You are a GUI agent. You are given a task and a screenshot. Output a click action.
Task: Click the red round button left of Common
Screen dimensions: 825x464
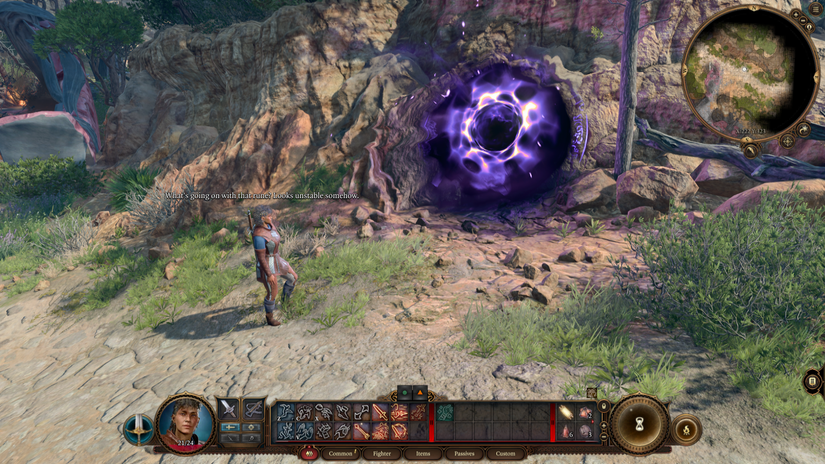tap(308, 453)
